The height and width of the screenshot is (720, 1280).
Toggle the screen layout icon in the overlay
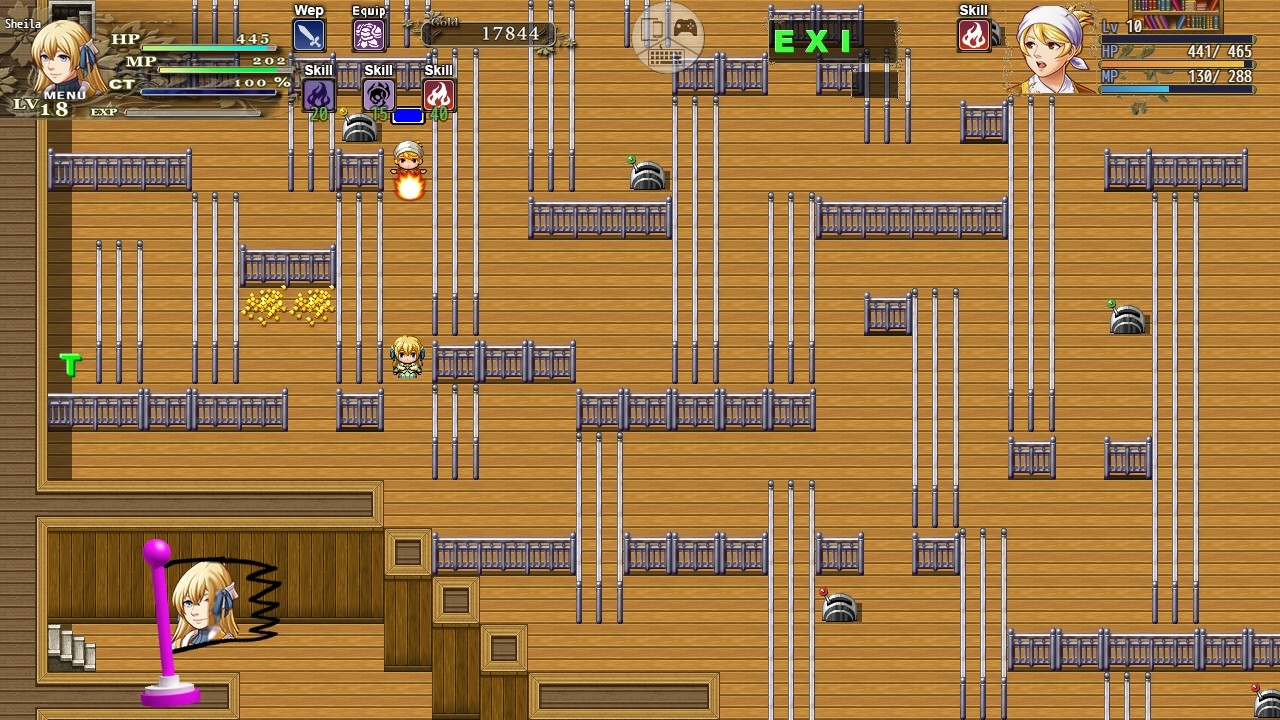pos(651,29)
